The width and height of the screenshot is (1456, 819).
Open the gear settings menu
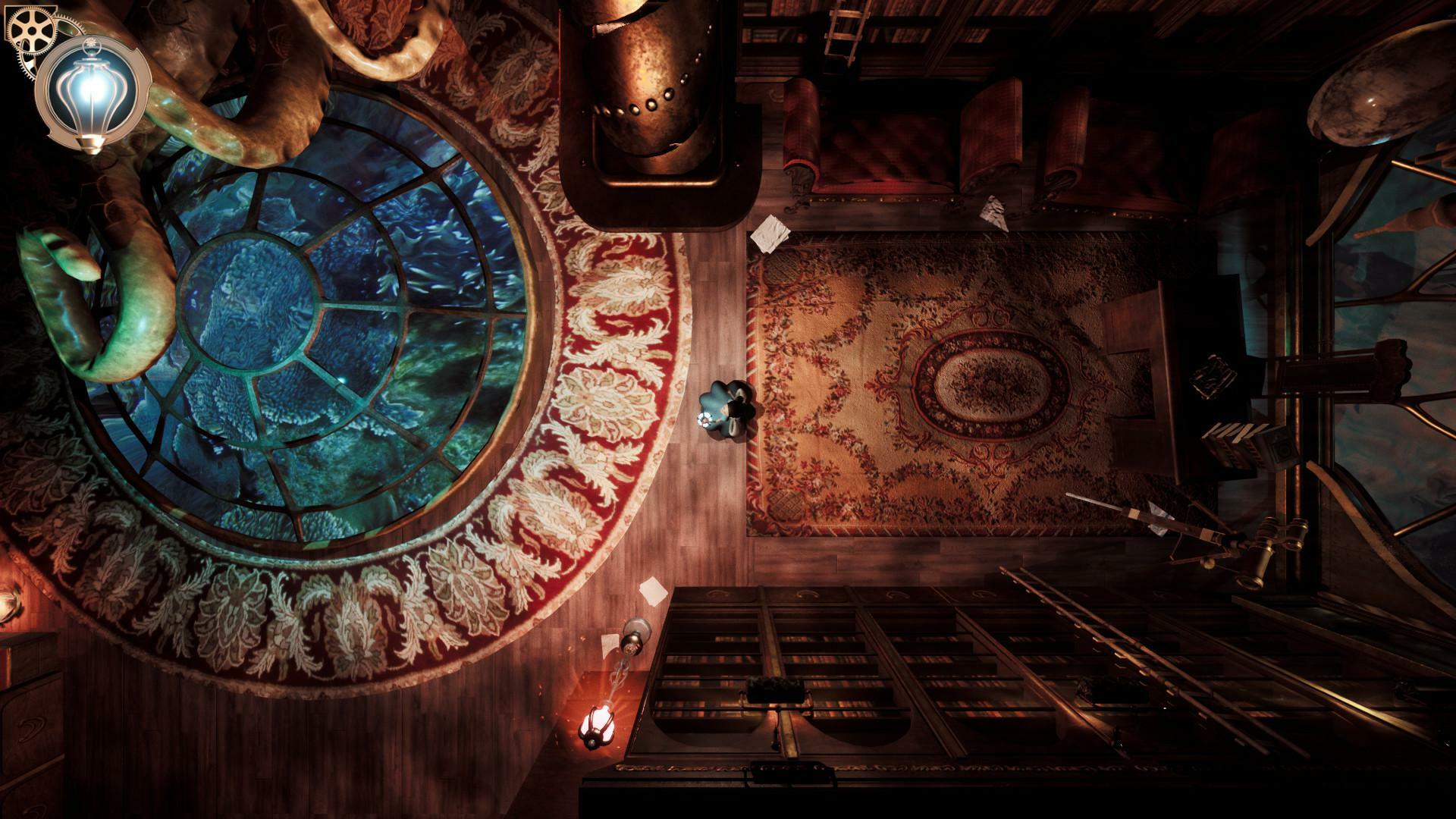pos(30,29)
